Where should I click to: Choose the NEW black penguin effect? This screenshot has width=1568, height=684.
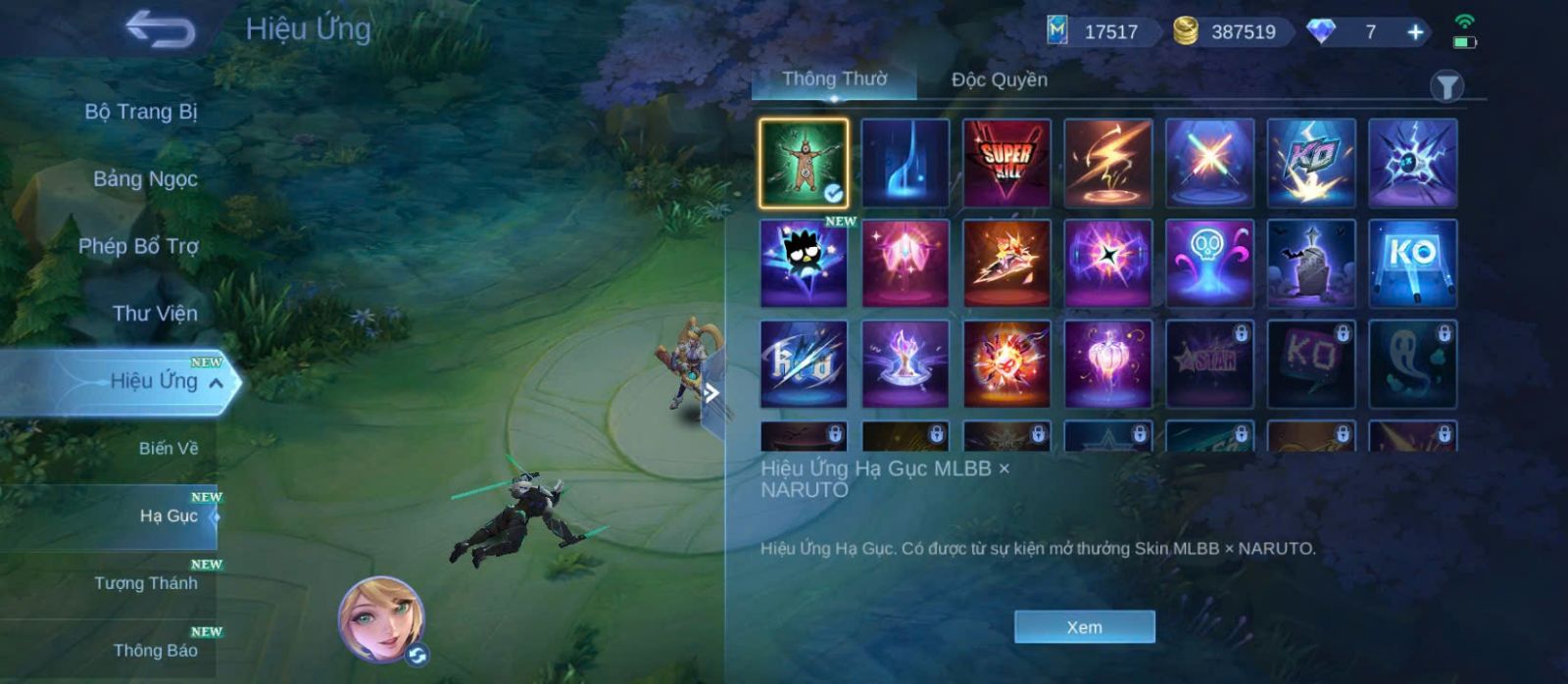804,264
